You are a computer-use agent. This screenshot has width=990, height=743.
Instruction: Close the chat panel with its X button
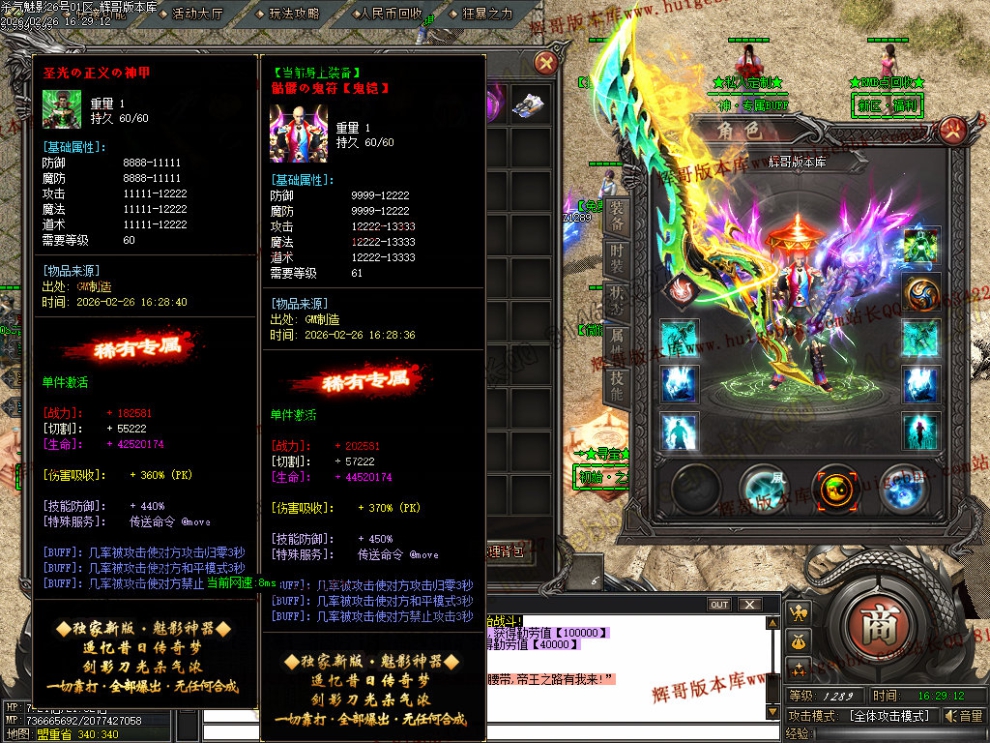(x=750, y=604)
